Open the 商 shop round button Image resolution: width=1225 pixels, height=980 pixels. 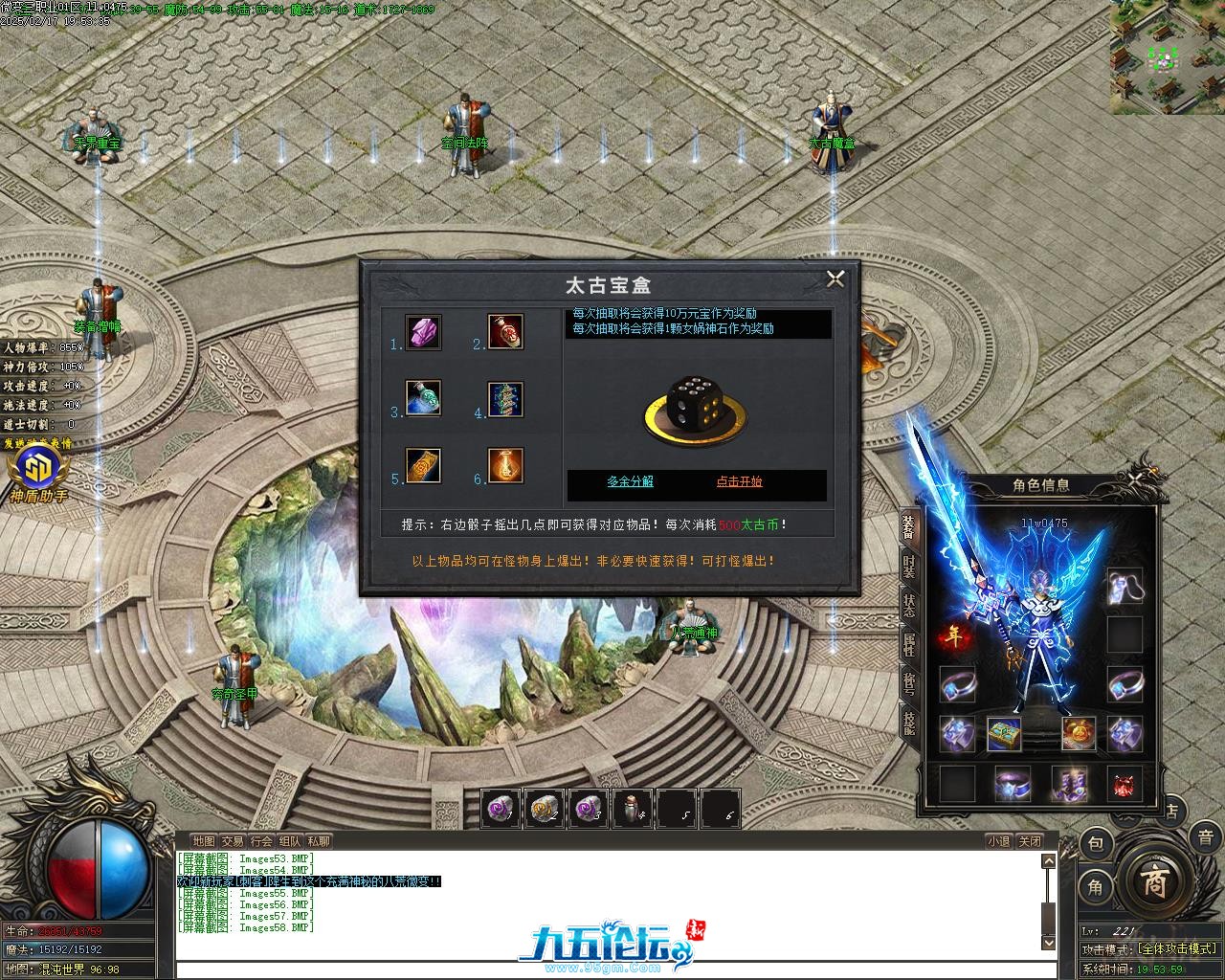[1155, 883]
